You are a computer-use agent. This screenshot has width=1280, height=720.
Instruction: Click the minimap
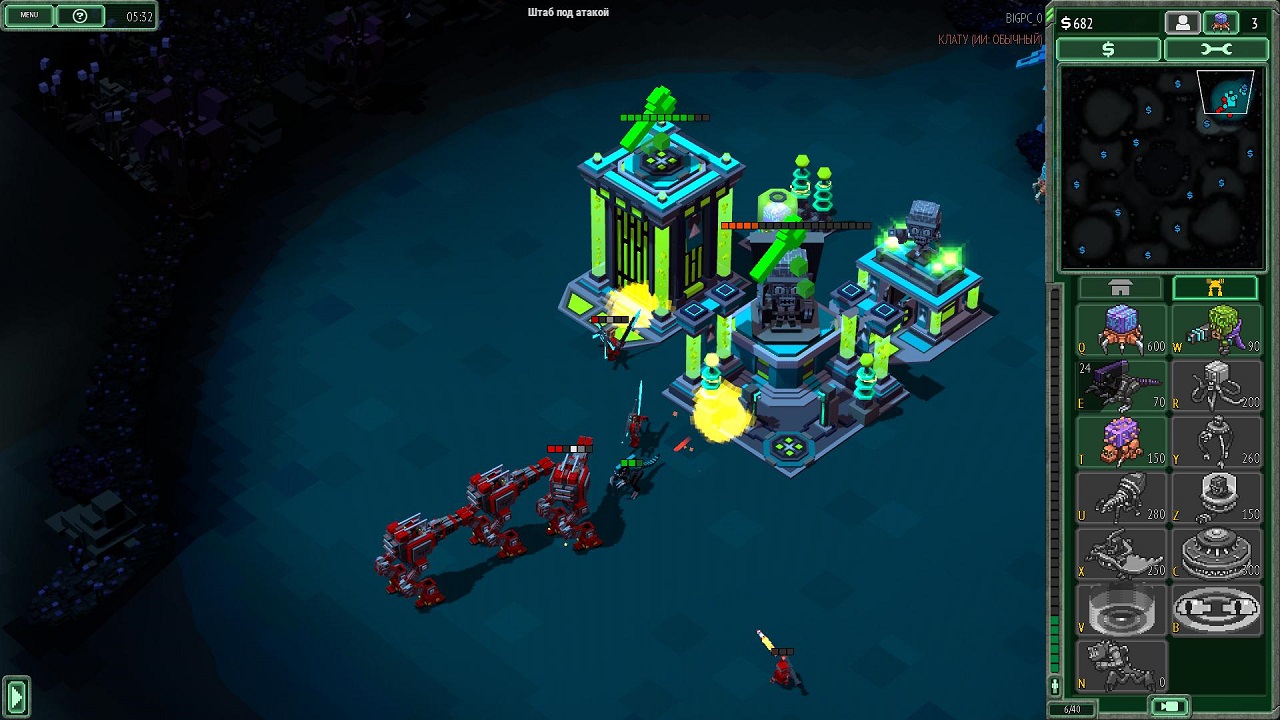tap(1157, 167)
